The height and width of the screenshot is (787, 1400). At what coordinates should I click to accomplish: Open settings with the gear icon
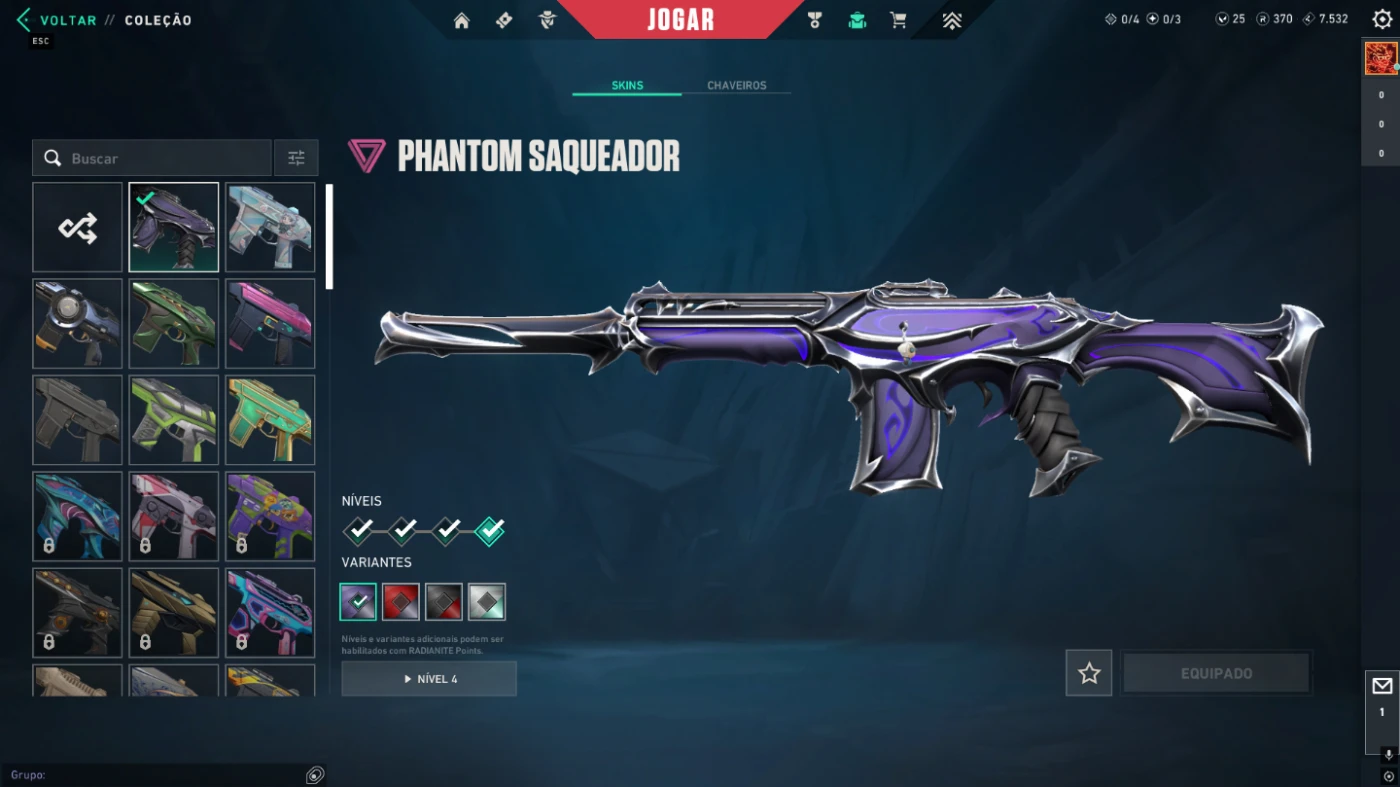coord(1382,20)
